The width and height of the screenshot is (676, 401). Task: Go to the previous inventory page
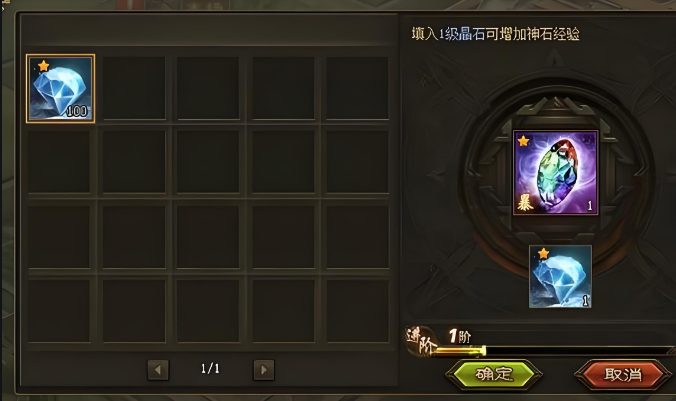[x=158, y=370]
